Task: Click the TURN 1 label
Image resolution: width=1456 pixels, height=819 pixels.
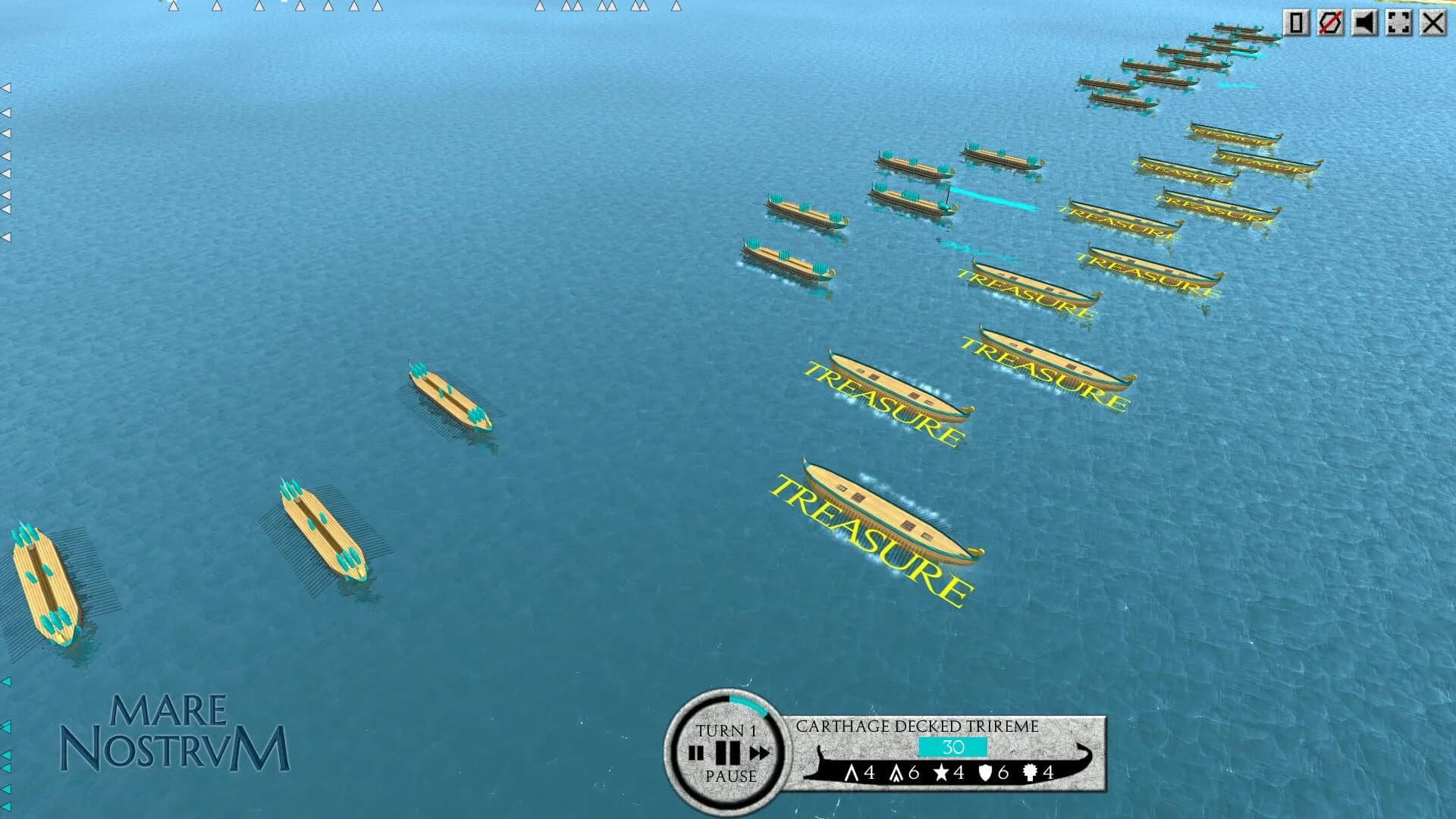Action: coord(728,730)
